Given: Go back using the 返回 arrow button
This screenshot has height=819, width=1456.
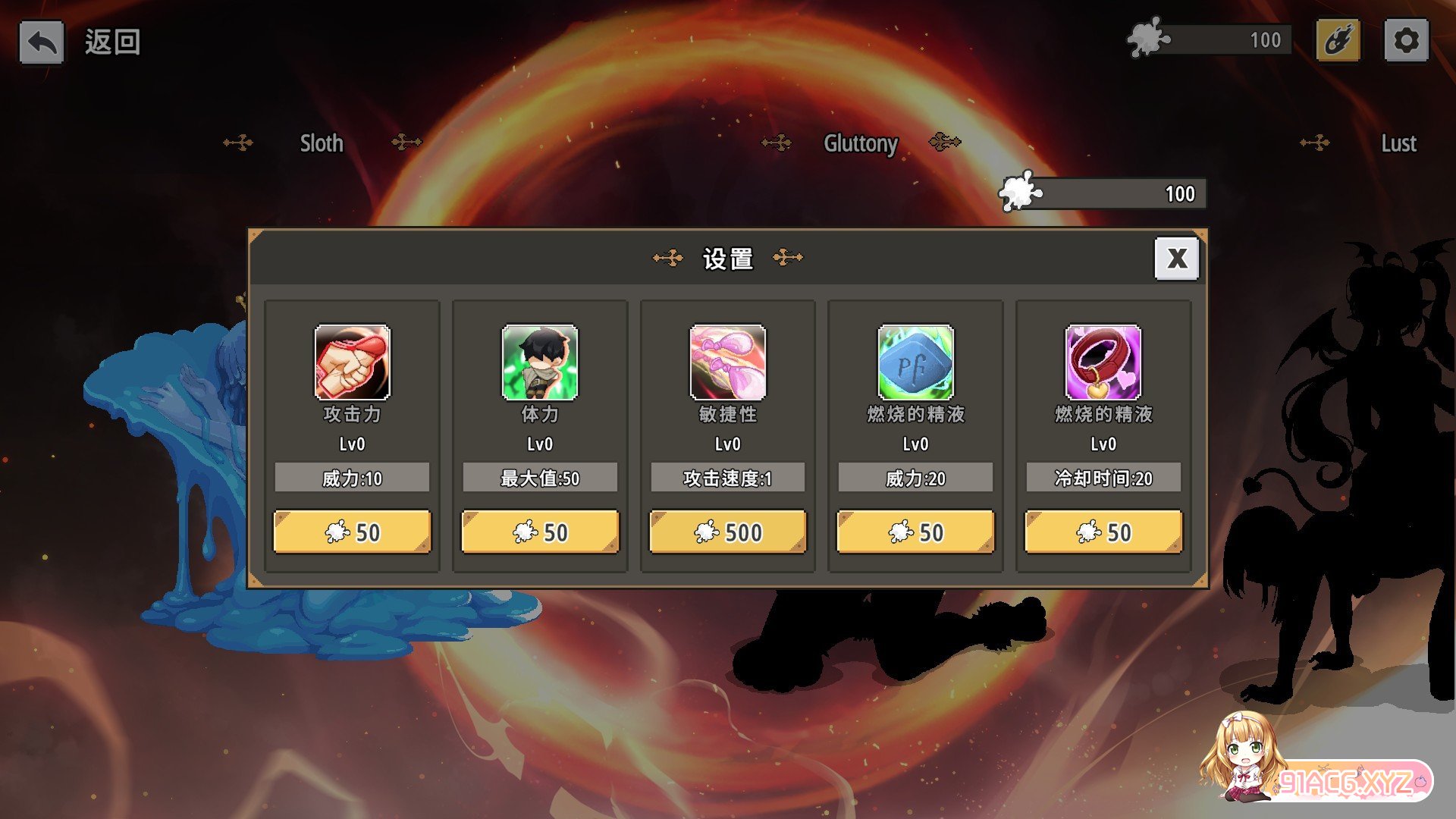Looking at the screenshot, I should click(42, 42).
